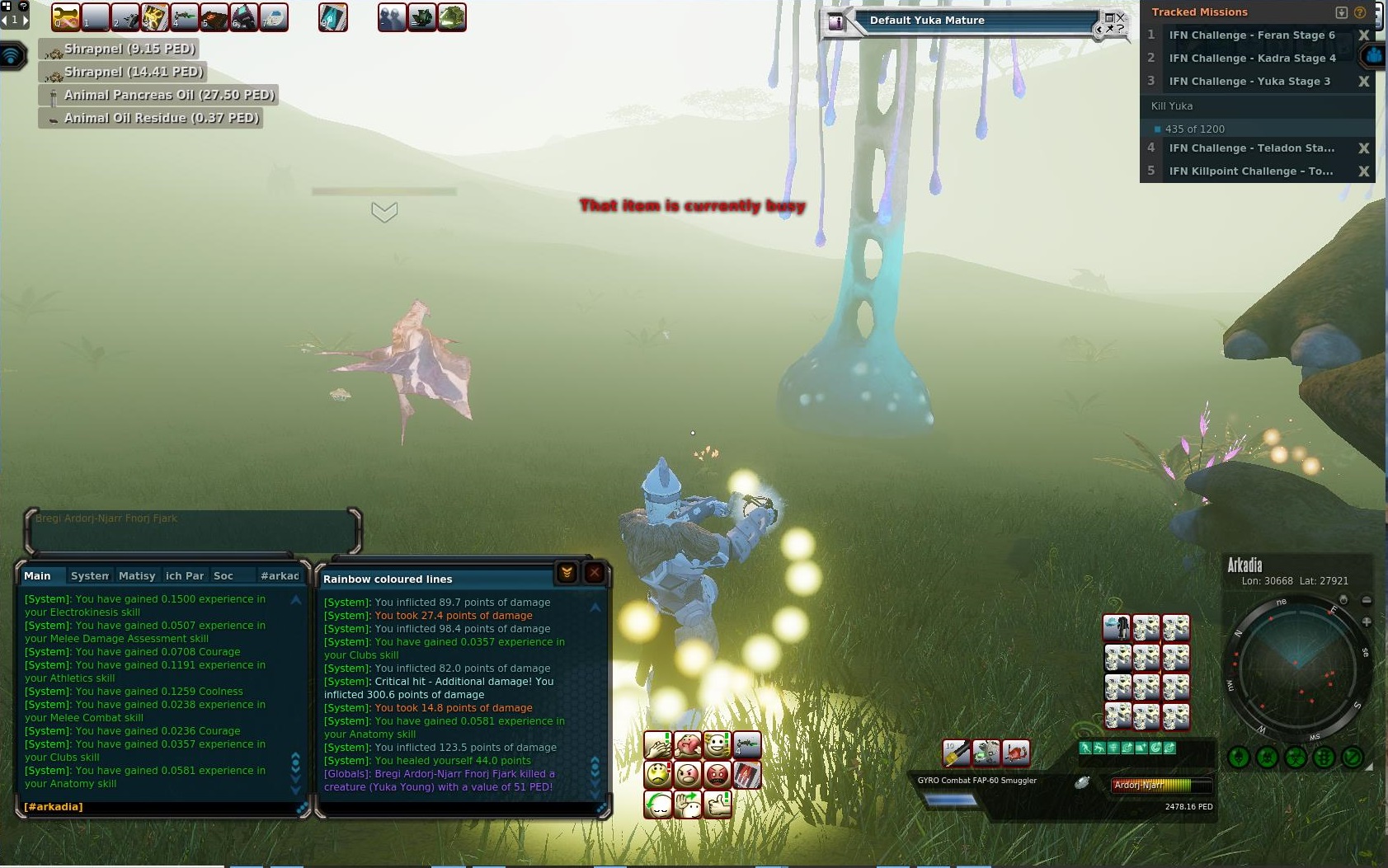Select the IFN Challenge - Kadra Stage 4 mission
Image resolution: width=1388 pixels, height=868 pixels.
click(1251, 59)
